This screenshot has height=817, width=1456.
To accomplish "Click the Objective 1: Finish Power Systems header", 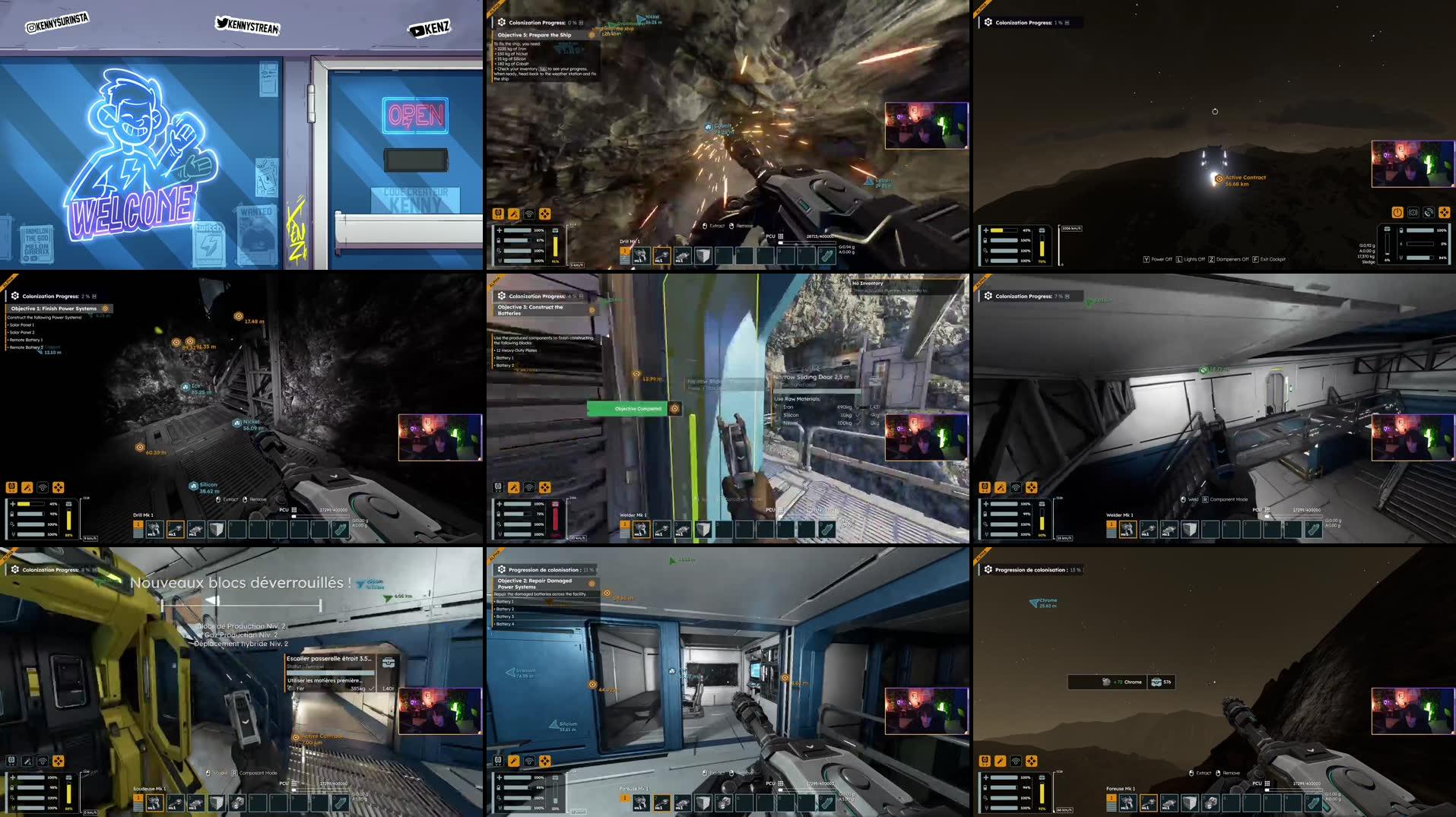I will pyautogui.click(x=53, y=309).
